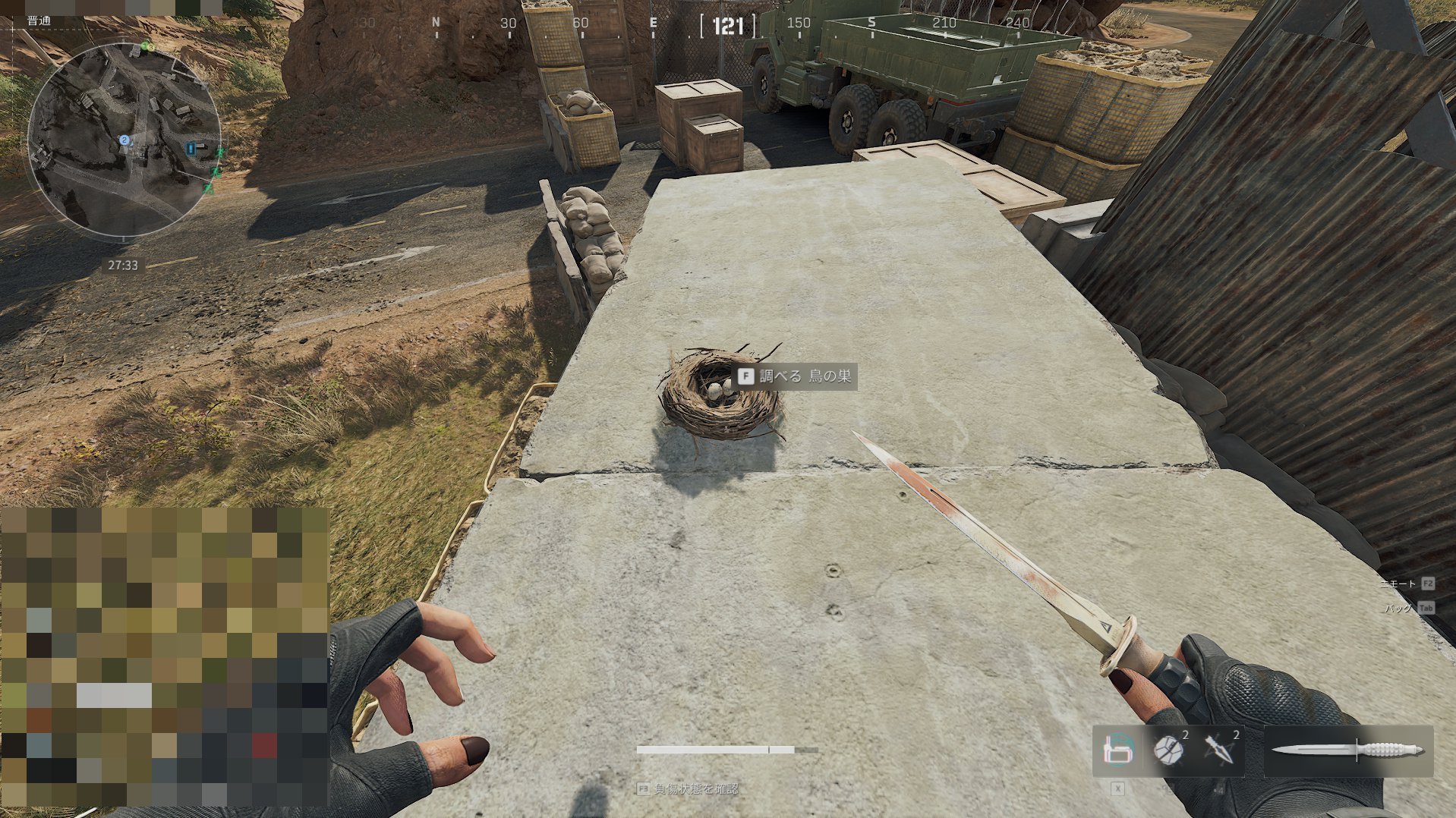Click objective marker 3 on the minimap
This screenshot has height=818, width=1456.
(x=151, y=46)
